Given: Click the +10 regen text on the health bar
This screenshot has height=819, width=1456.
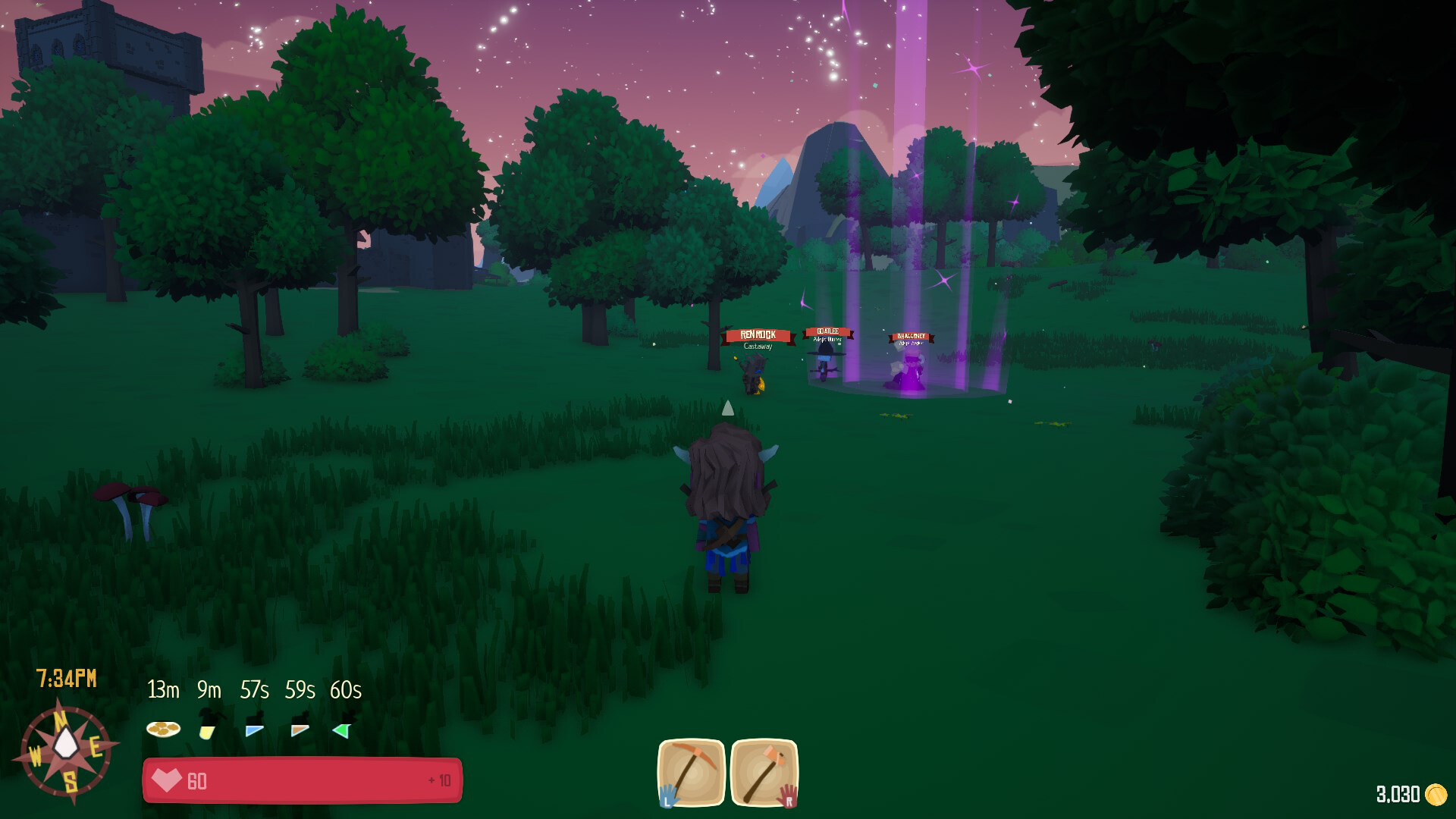Looking at the screenshot, I should tap(441, 779).
